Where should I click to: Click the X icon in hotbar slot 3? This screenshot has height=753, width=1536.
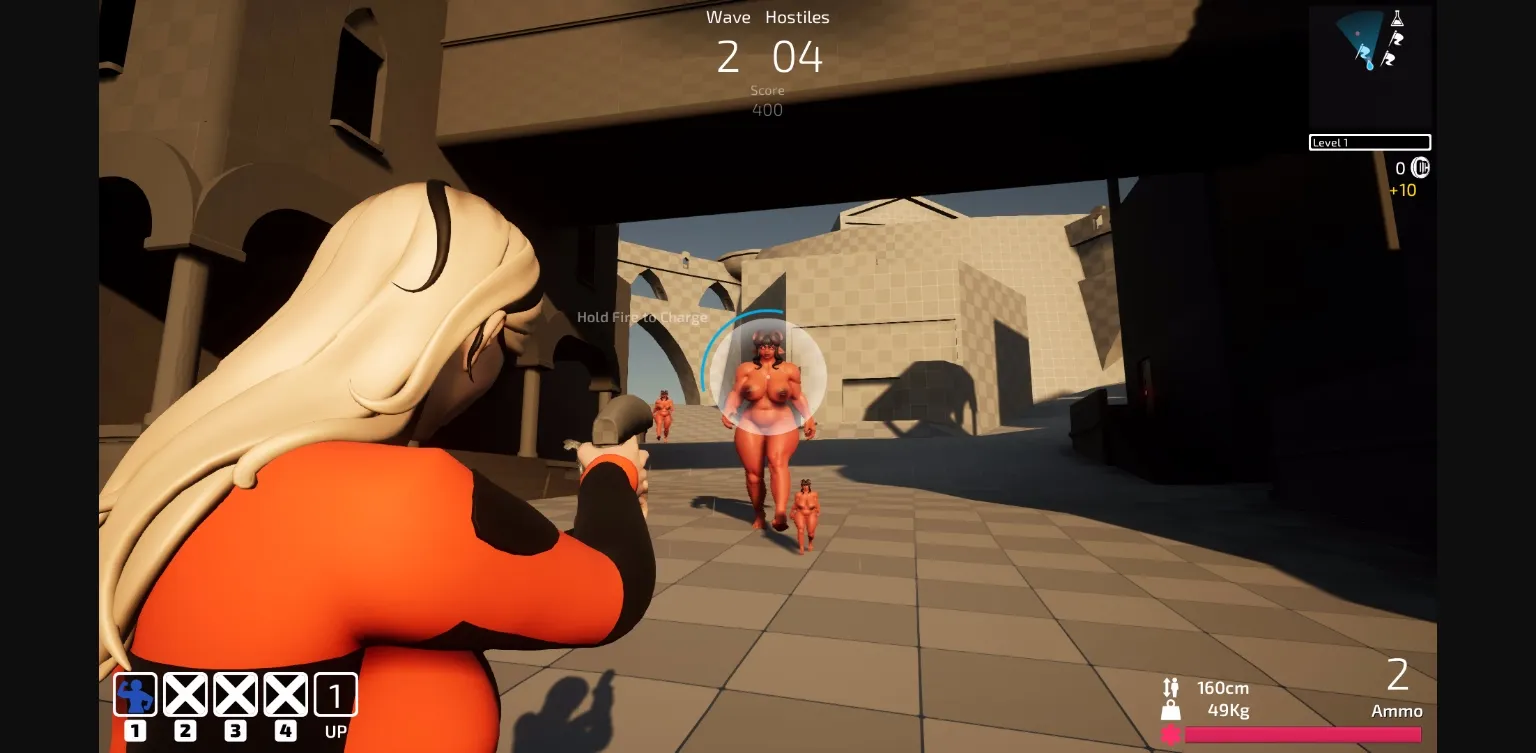(x=235, y=693)
